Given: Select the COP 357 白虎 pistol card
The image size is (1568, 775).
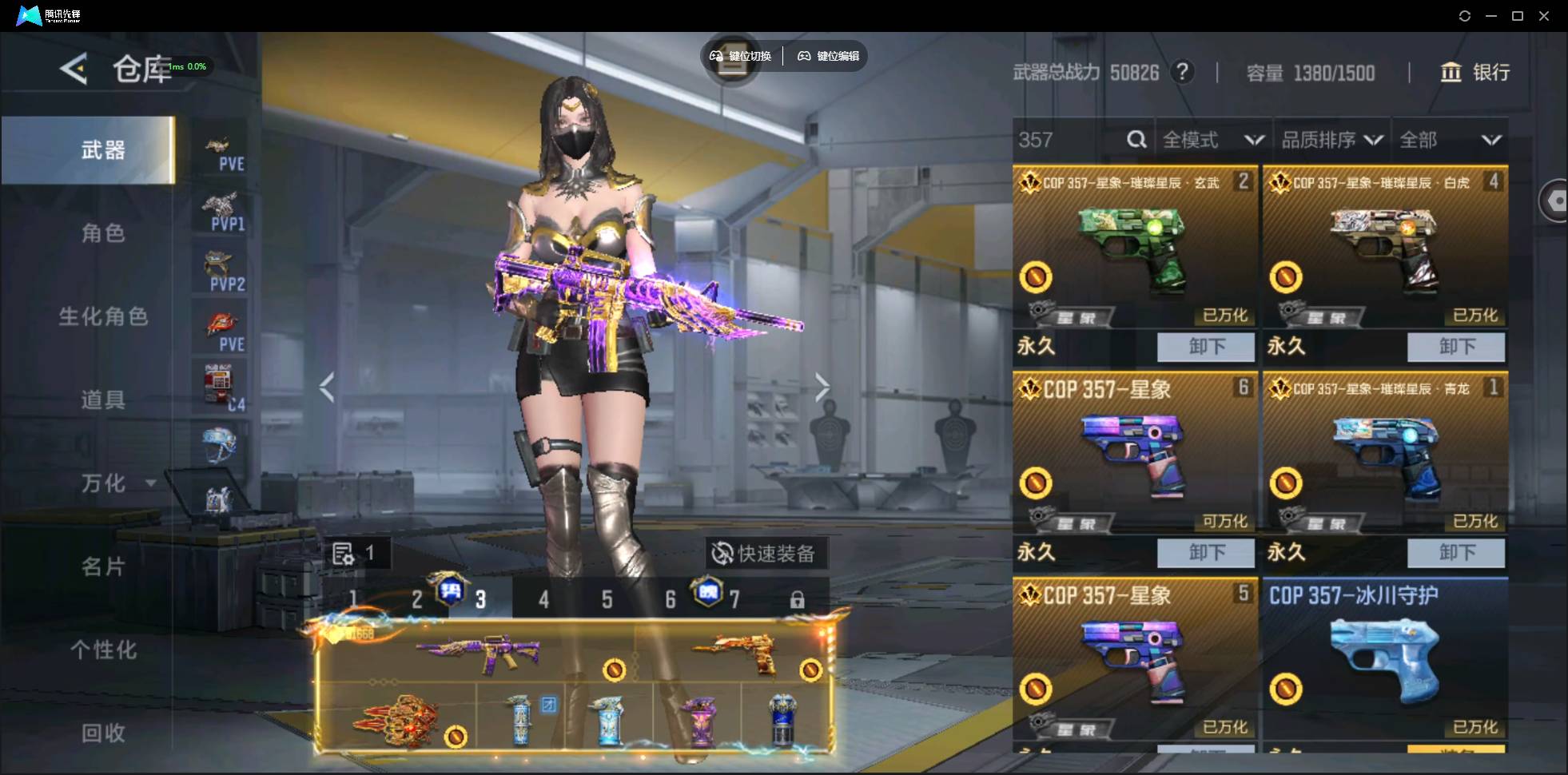Looking at the screenshot, I should [x=1384, y=248].
